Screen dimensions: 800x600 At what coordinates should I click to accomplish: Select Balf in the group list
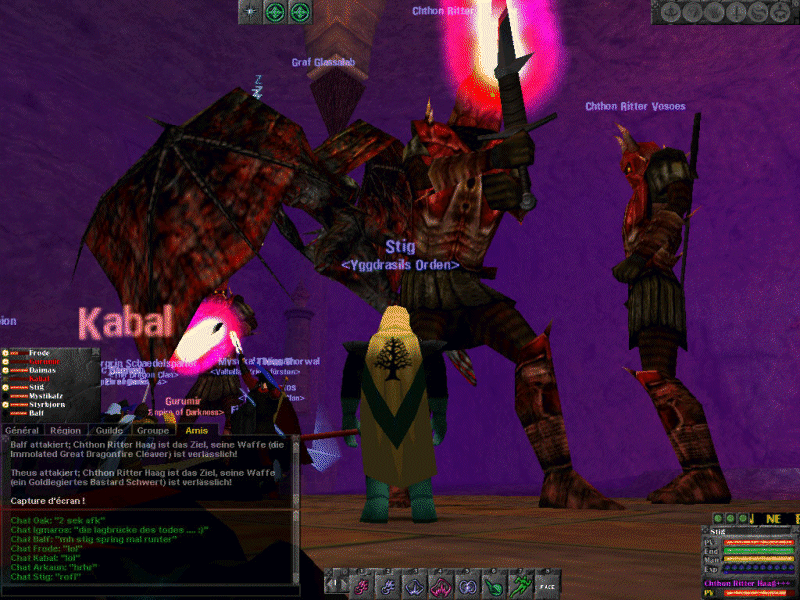36,413
